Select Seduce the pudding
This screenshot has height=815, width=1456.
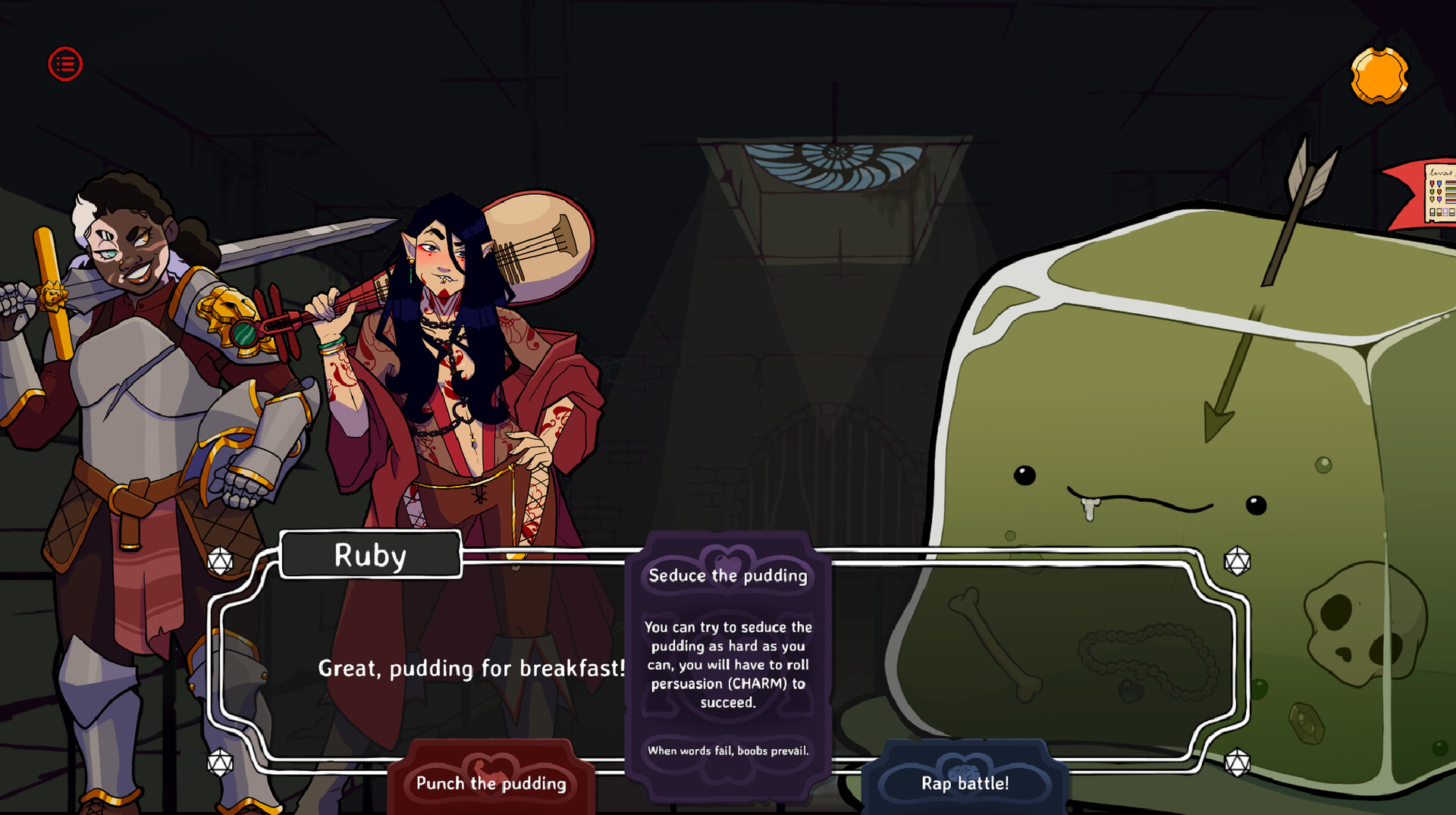coord(727,575)
